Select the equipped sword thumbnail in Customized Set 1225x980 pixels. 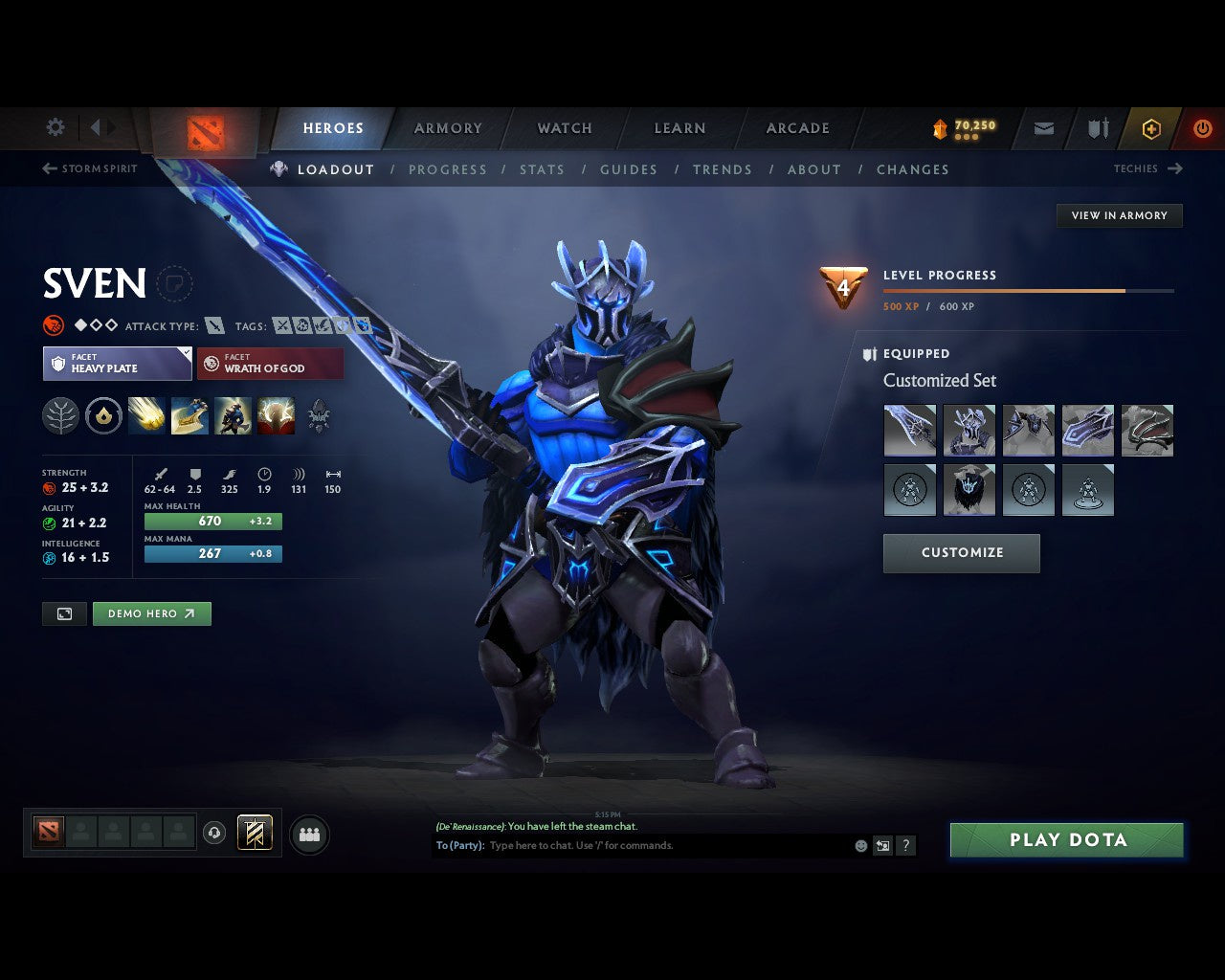909,430
